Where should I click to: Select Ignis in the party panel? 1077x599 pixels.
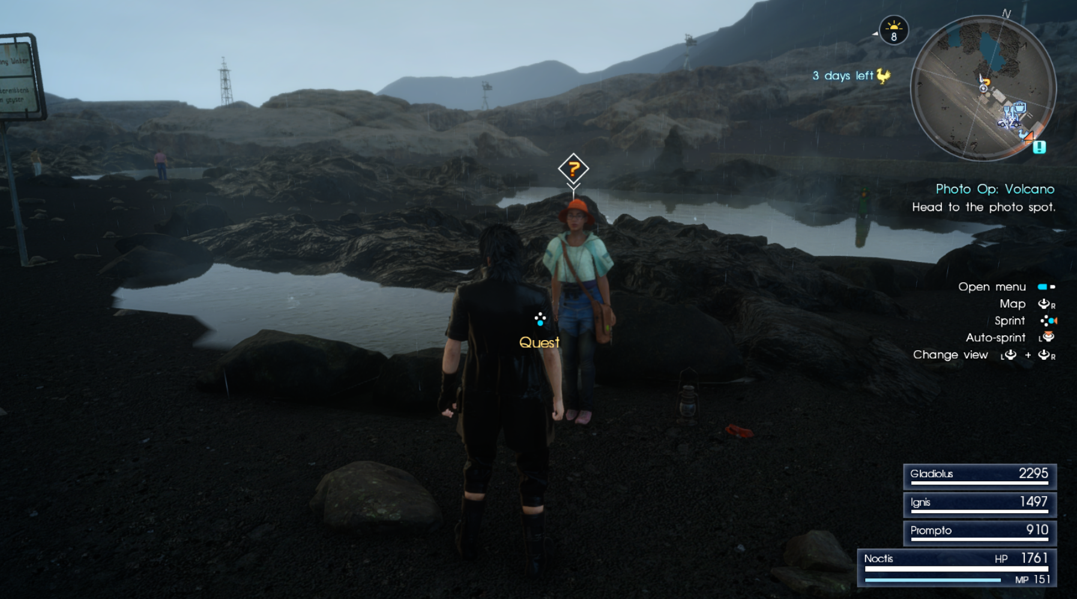pos(978,503)
